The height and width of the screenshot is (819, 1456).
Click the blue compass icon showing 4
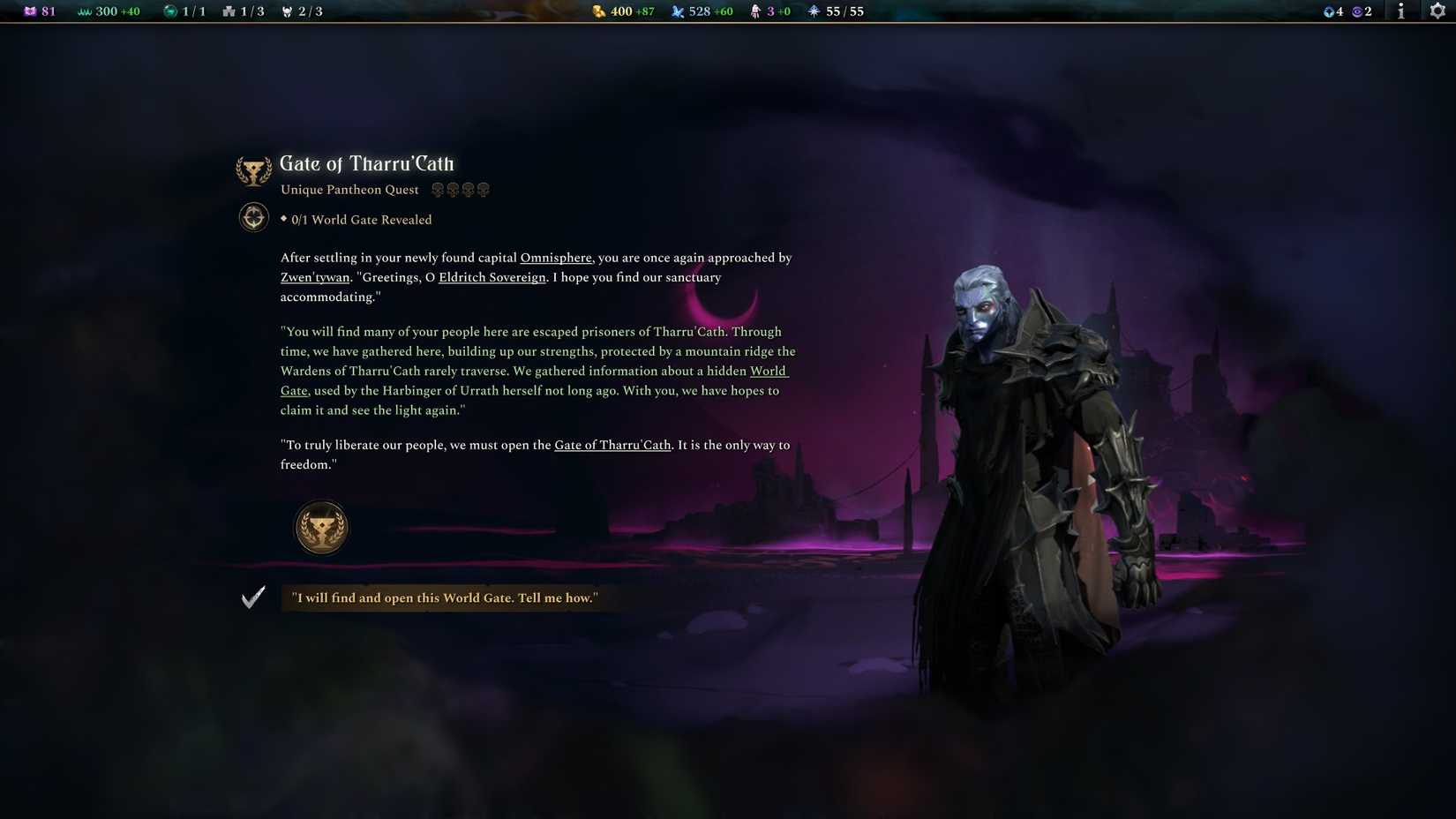(x=1329, y=11)
